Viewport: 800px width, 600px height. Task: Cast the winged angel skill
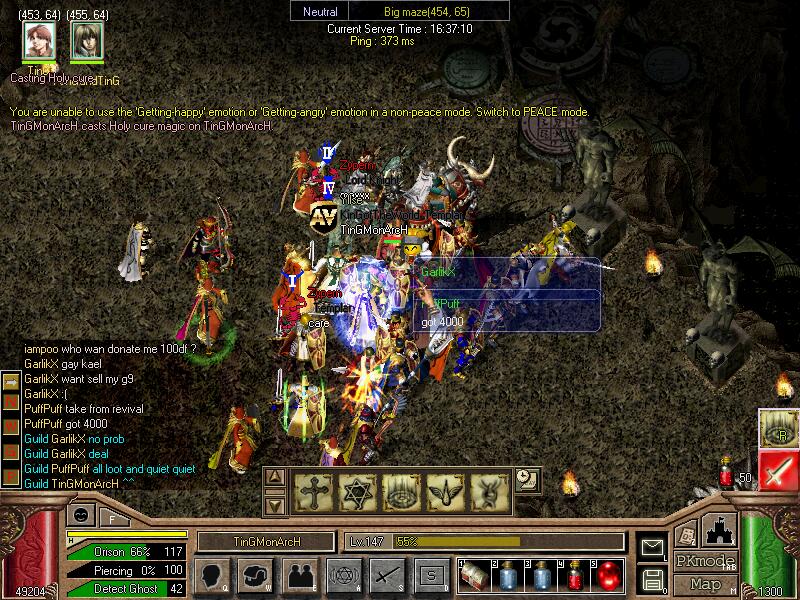point(444,490)
